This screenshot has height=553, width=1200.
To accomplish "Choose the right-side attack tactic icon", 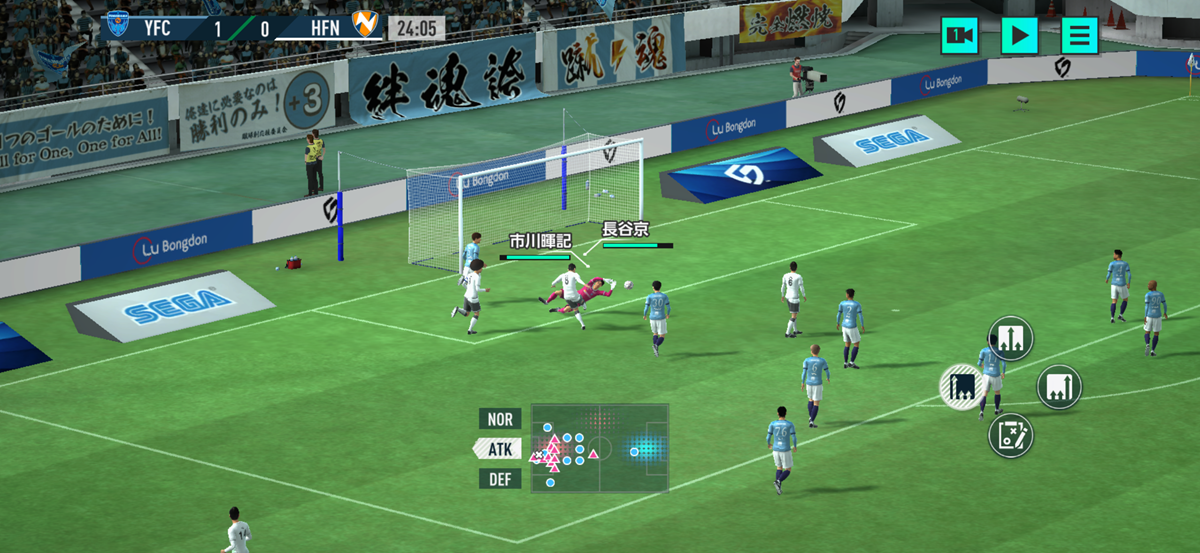I will pyautogui.click(x=1059, y=387).
